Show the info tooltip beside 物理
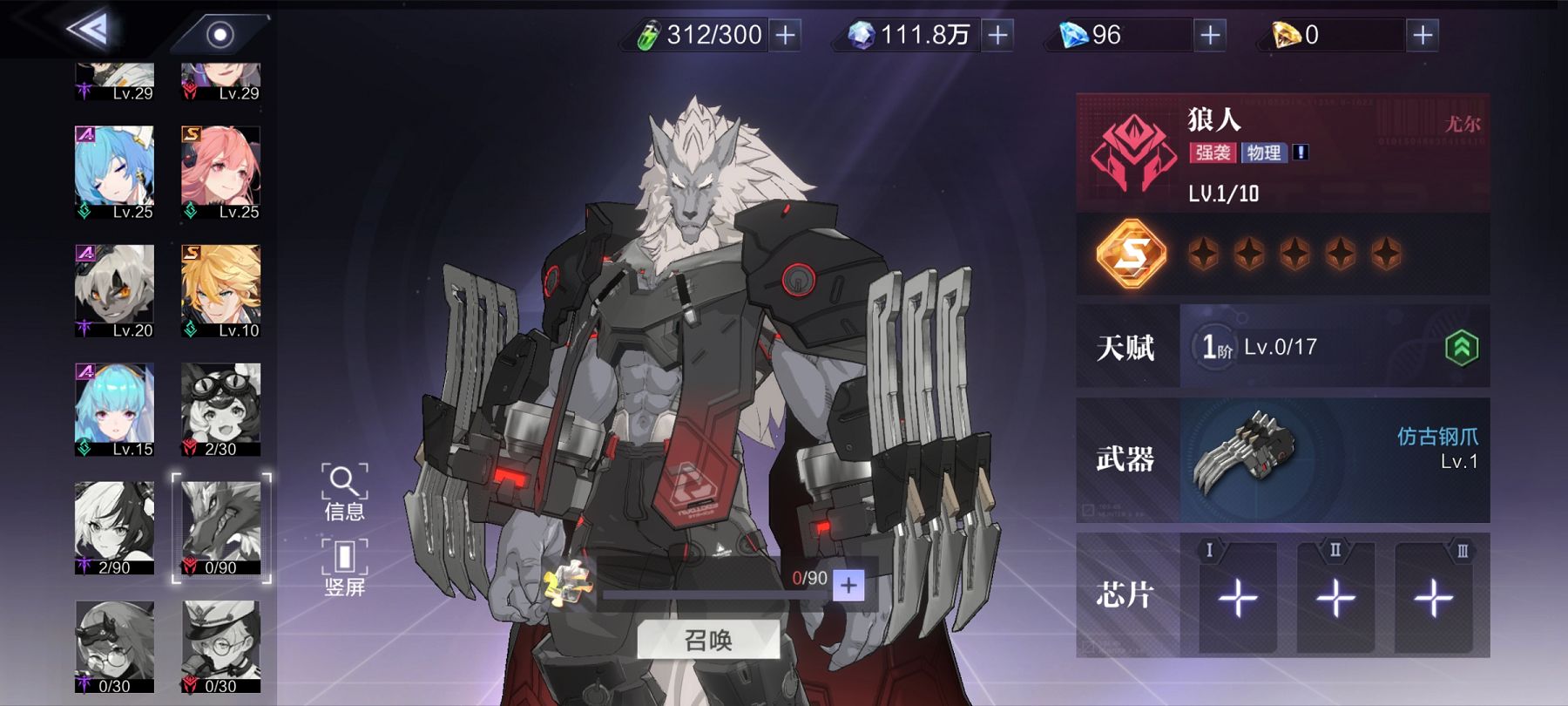The height and width of the screenshot is (706, 1568). point(1301,153)
